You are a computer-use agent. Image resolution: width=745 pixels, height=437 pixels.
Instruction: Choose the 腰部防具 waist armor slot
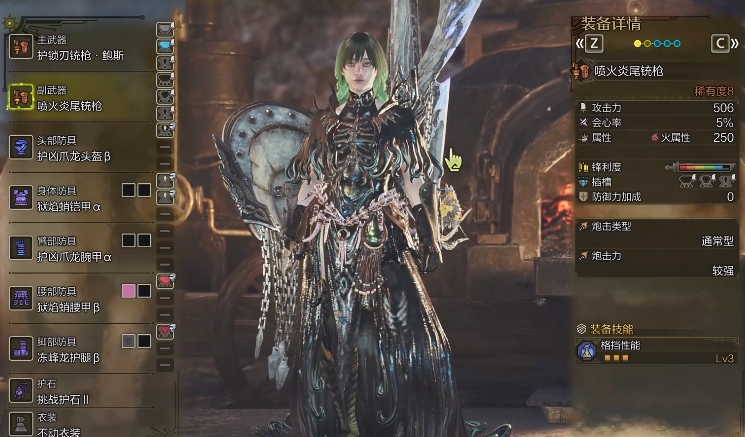coord(80,298)
